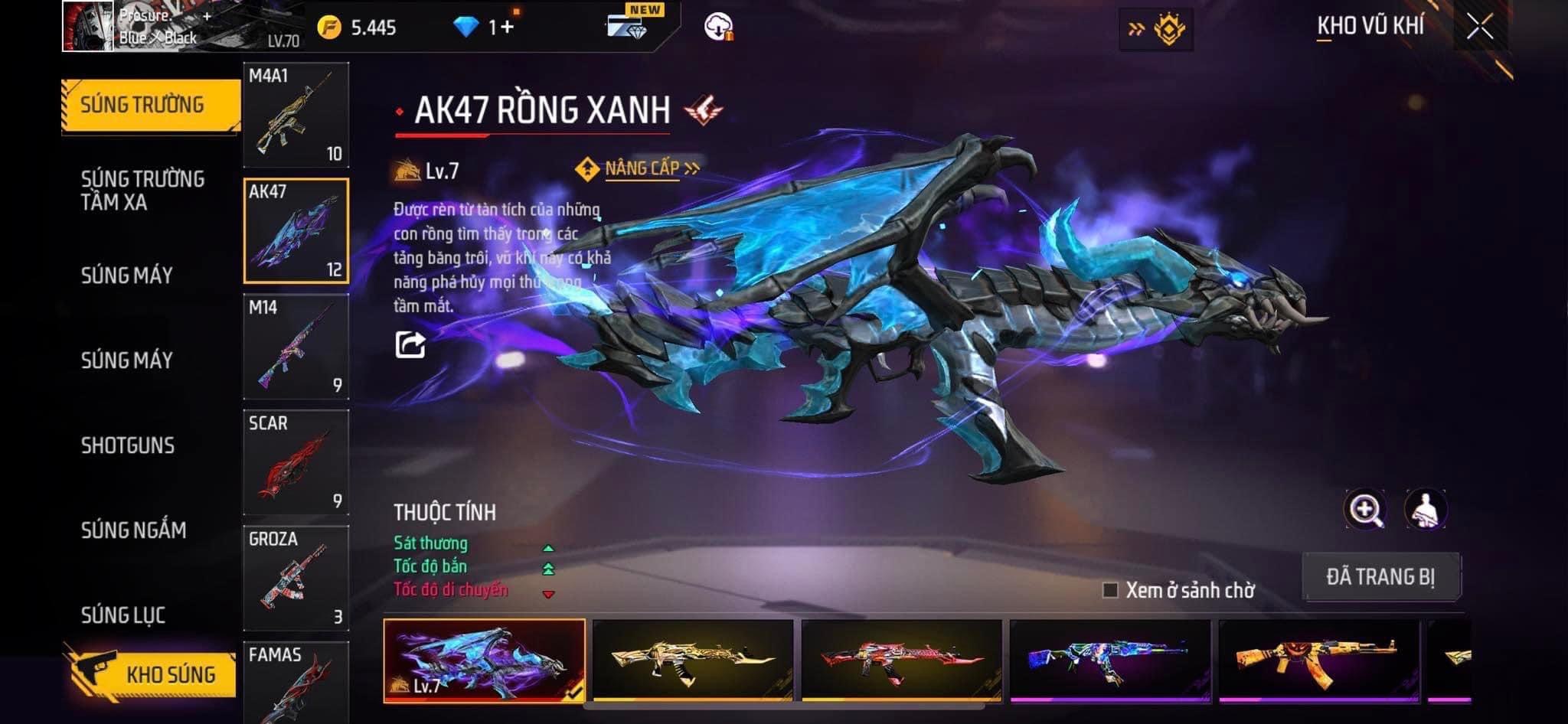Select the golden AK47 skin thumbnail
Viewport: 1568px width, 724px height.
(693, 660)
